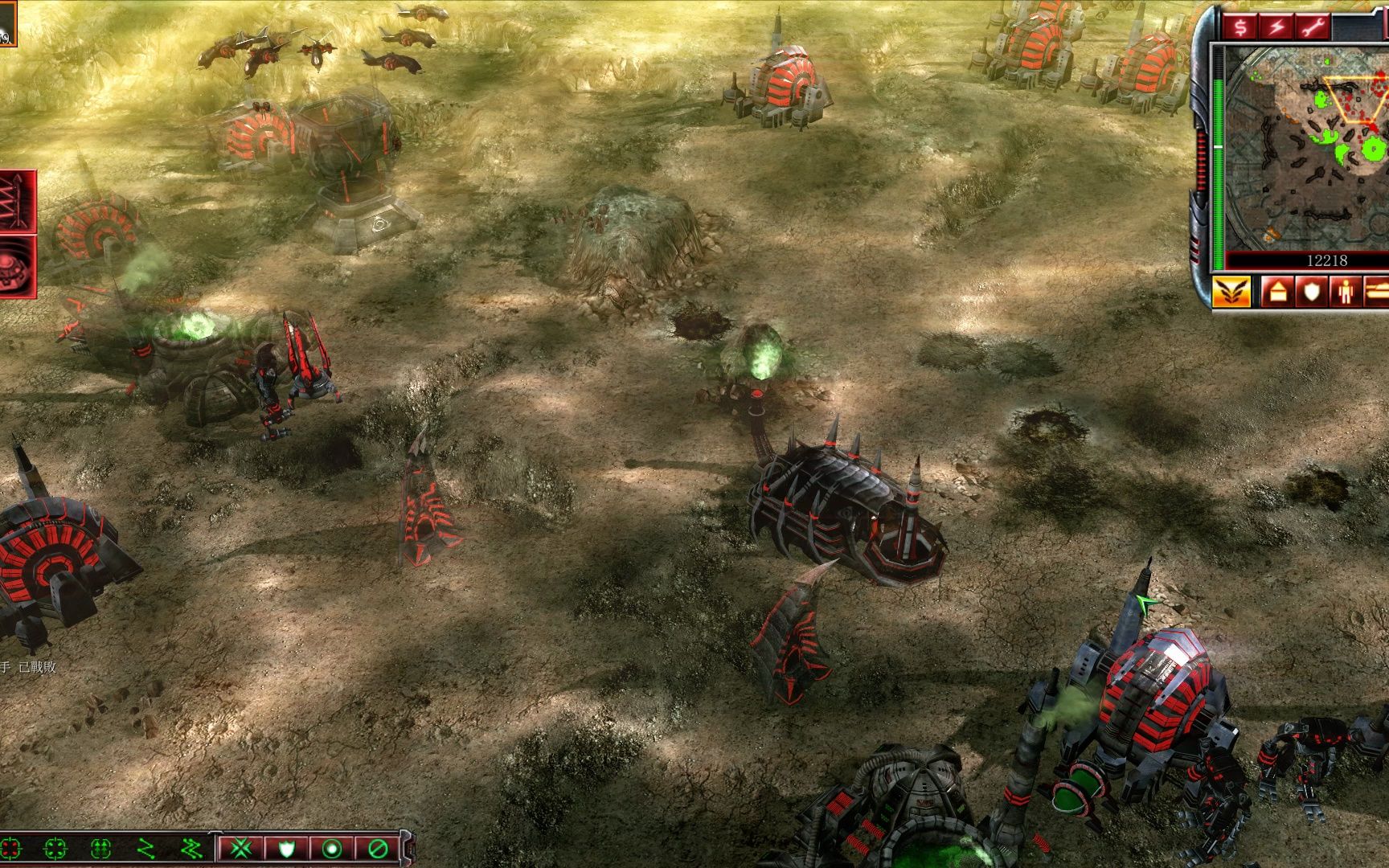The width and height of the screenshot is (1389, 868).
Task: Switch to the infantry build tab
Action: (x=1346, y=291)
